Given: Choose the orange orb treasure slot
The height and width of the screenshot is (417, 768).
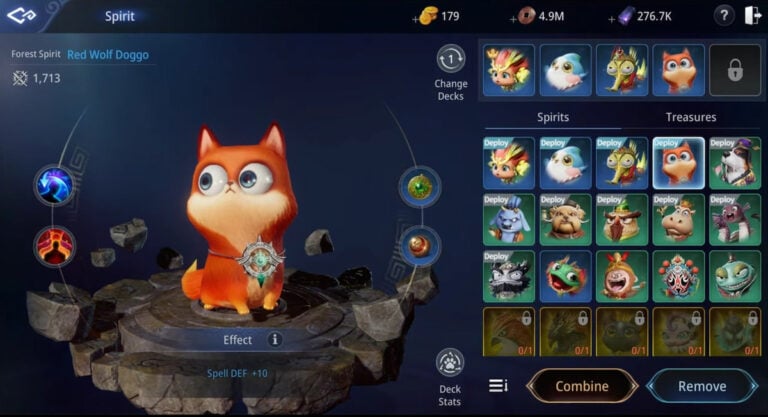Looking at the screenshot, I should [420, 245].
